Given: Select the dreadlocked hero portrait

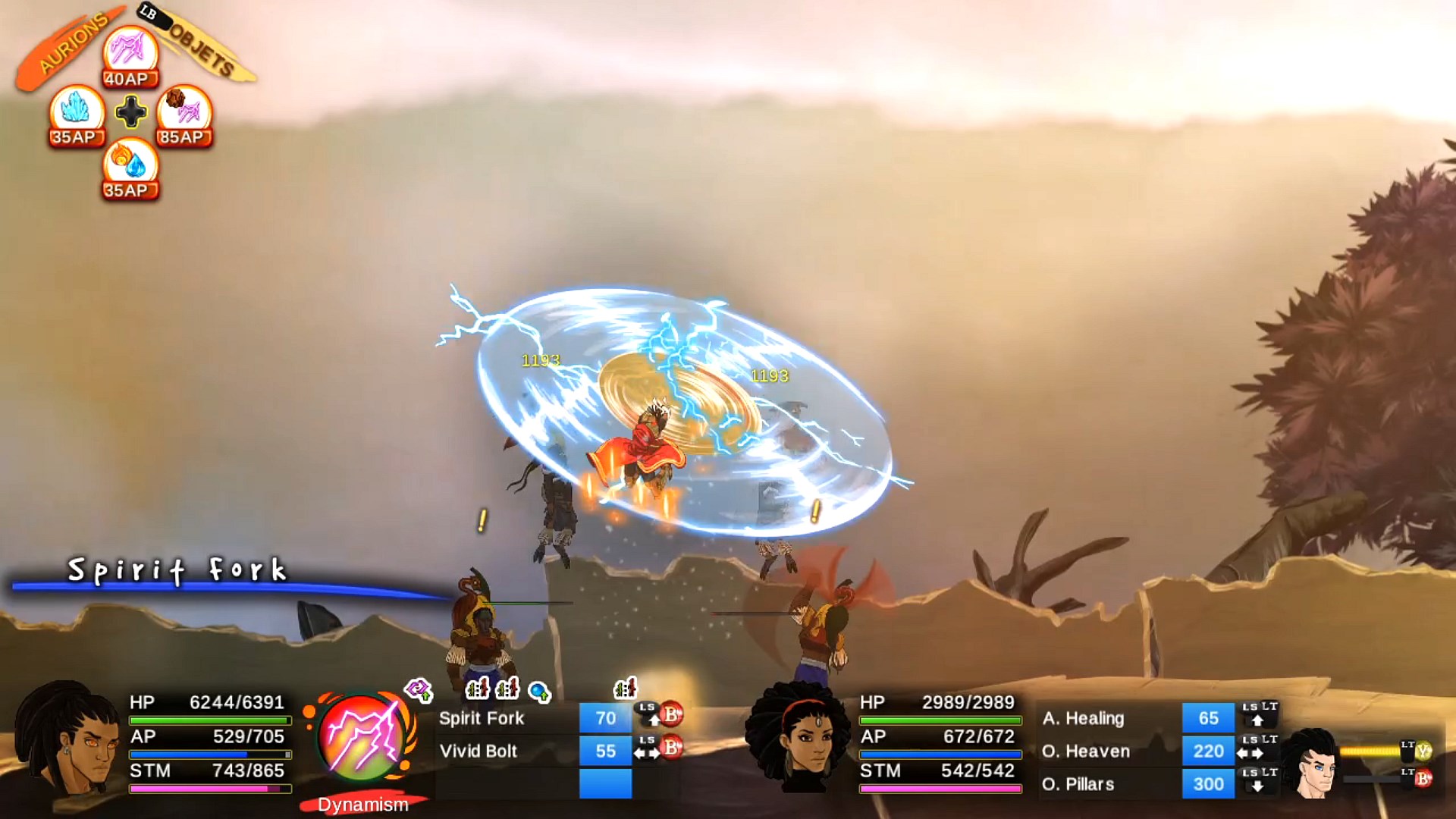Looking at the screenshot, I should click(70, 739).
